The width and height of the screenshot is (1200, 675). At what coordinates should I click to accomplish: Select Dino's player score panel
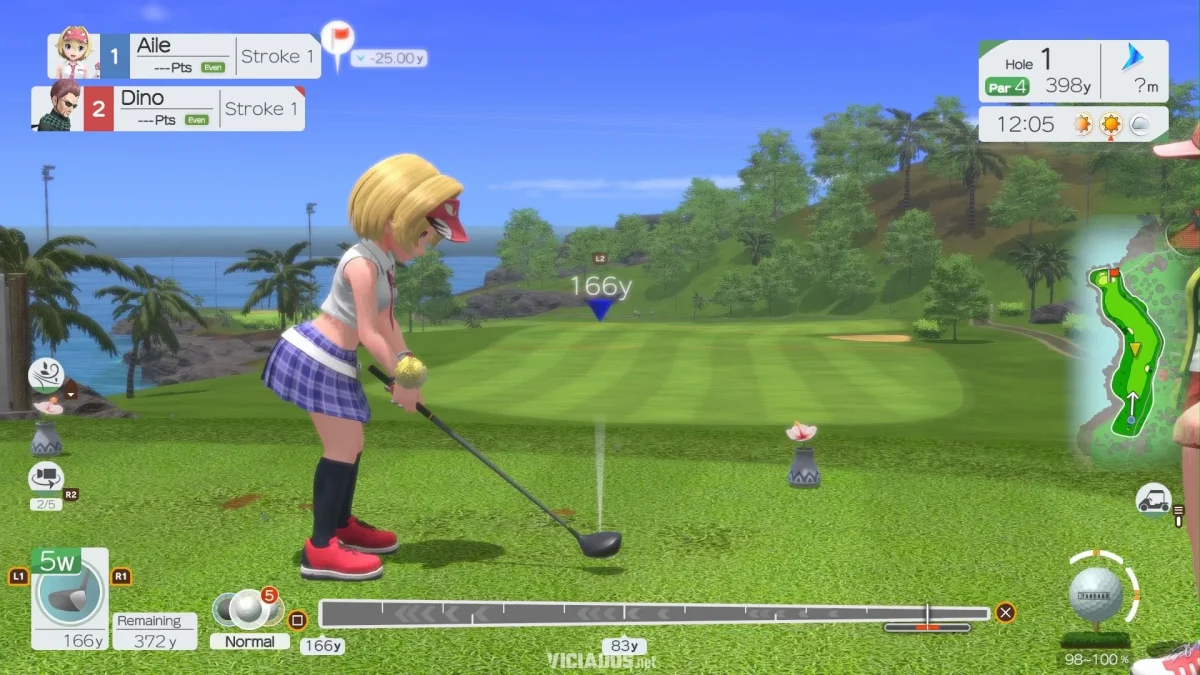point(168,108)
